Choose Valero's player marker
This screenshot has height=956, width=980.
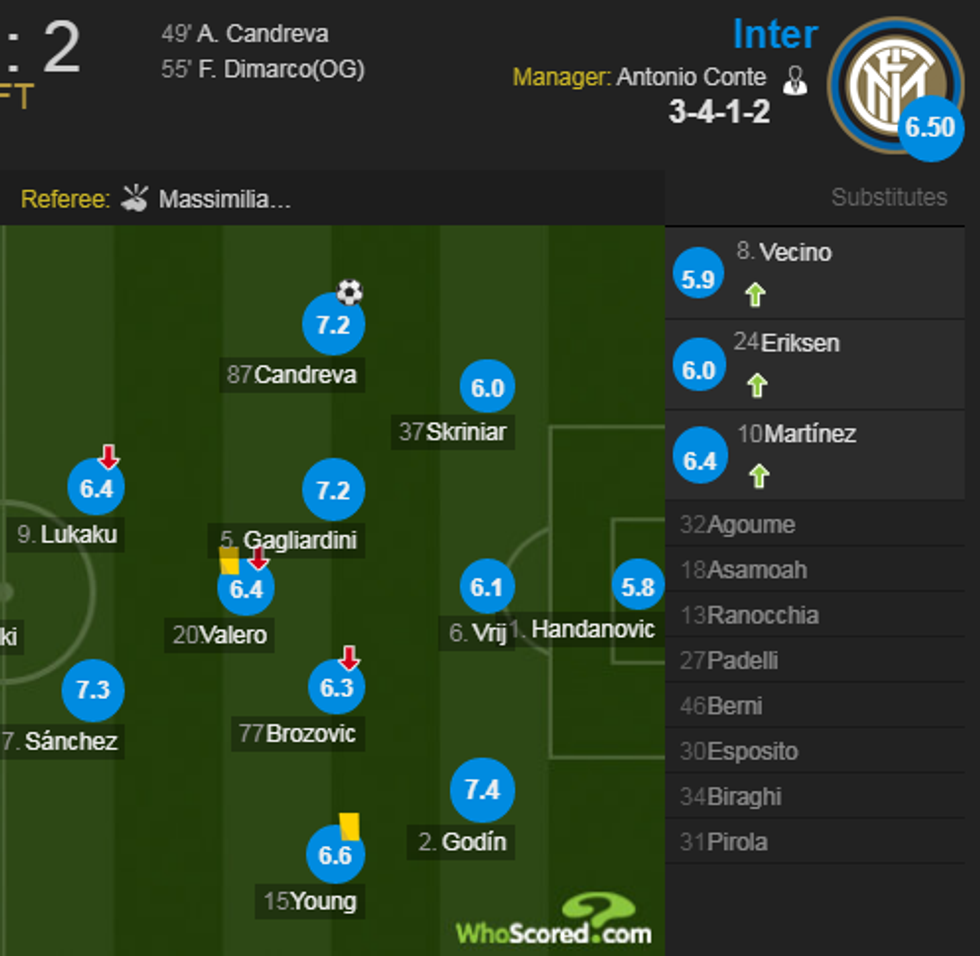point(246,589)
